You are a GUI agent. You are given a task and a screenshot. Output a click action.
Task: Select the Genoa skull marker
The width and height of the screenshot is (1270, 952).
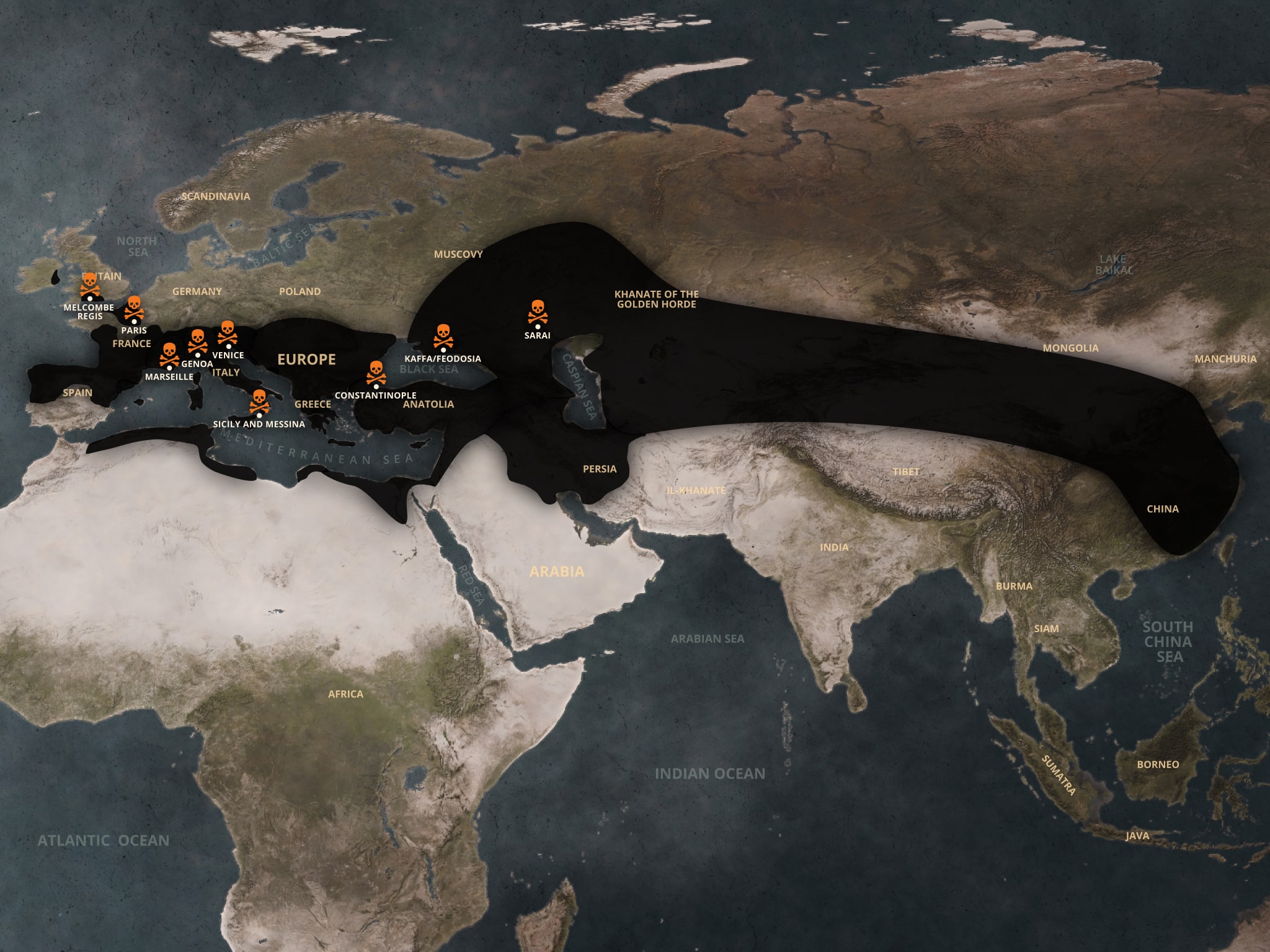click(197, 341)
